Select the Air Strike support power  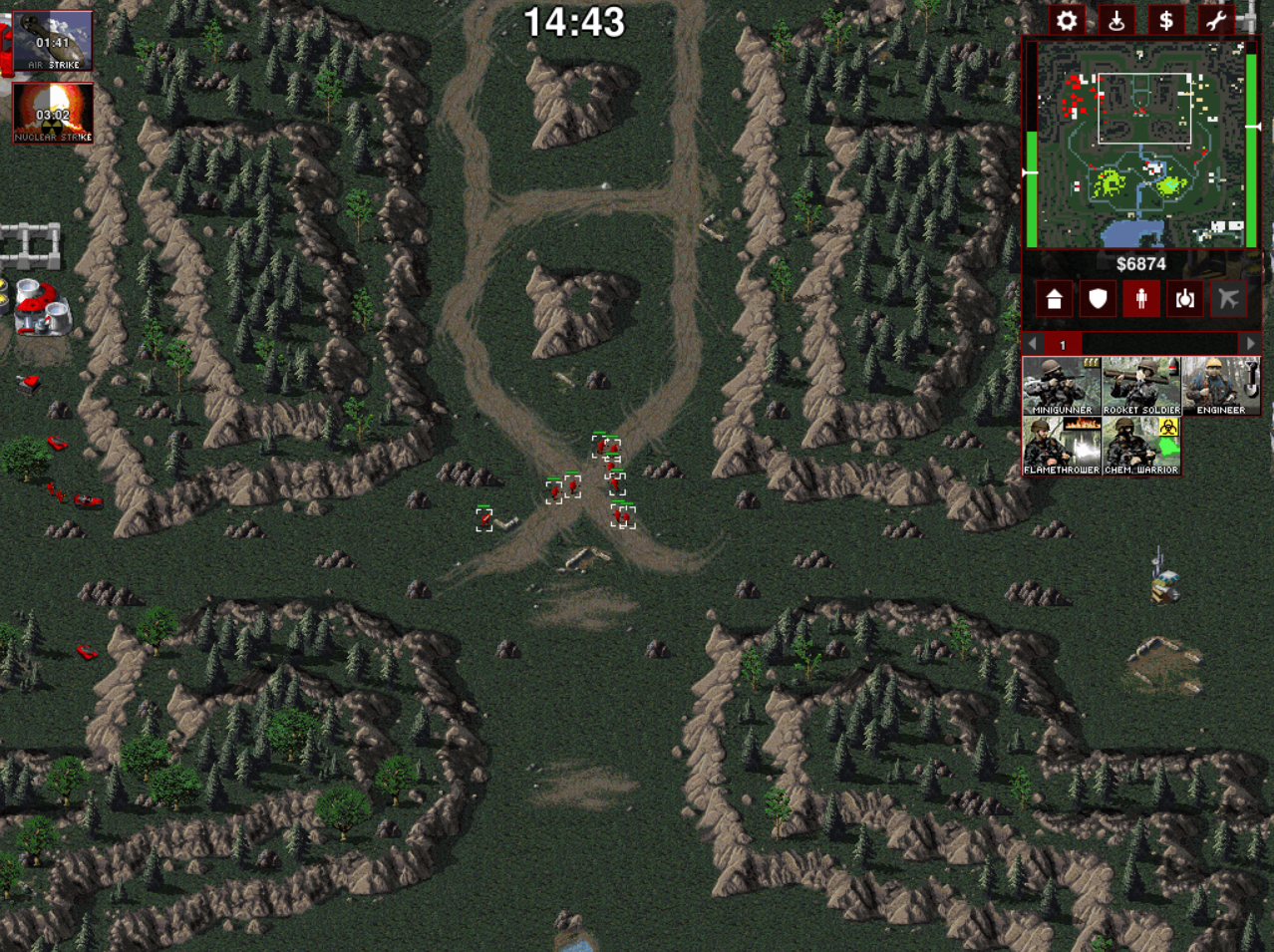(53, 41)
